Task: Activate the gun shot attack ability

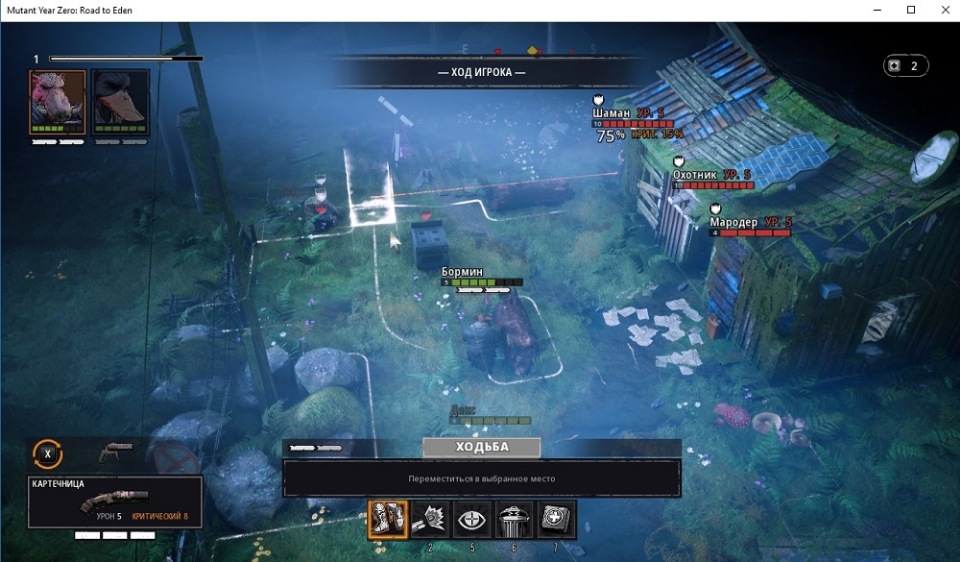Action: (430, 520)
